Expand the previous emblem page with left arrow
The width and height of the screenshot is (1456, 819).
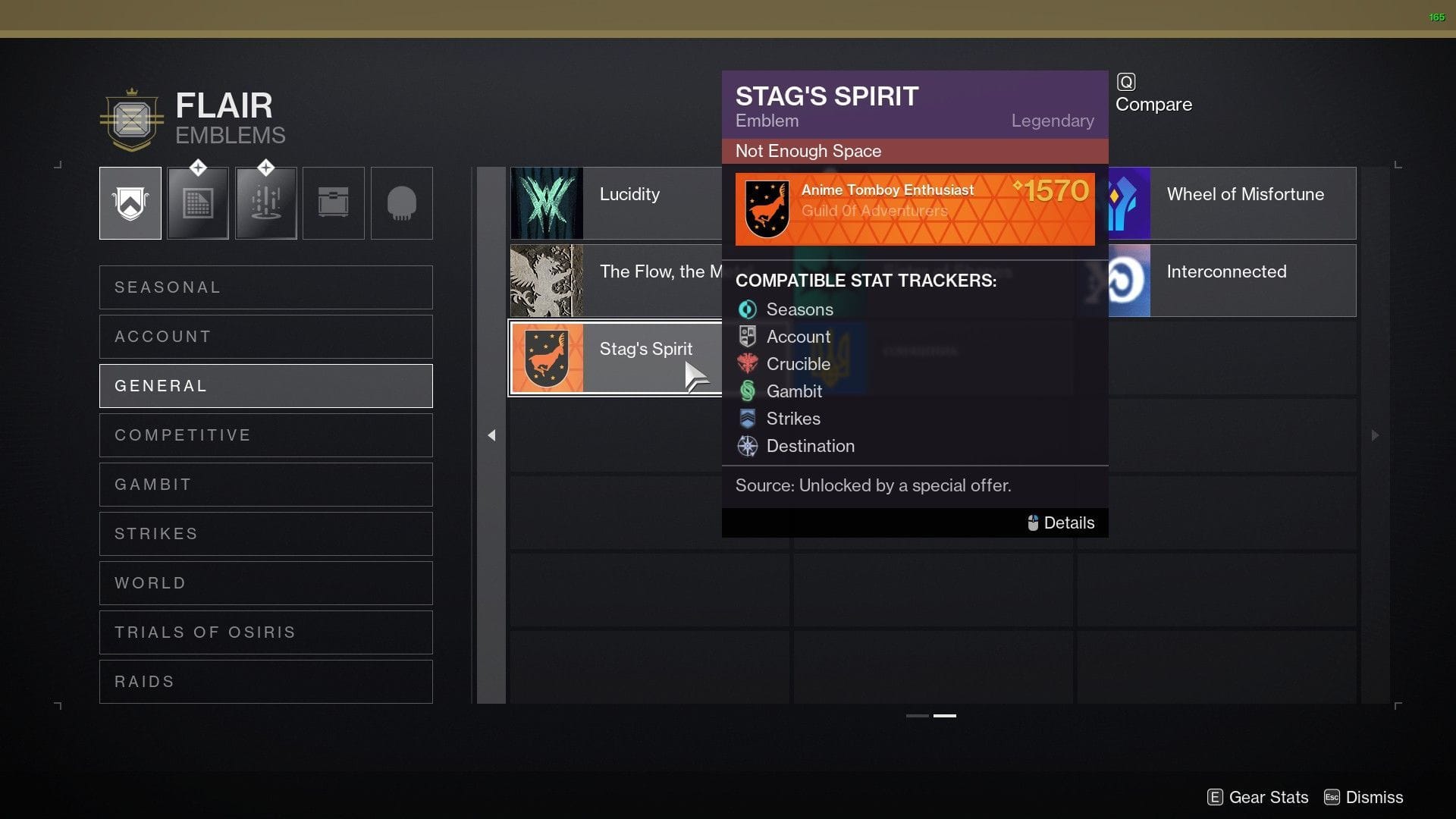(491, 435)
